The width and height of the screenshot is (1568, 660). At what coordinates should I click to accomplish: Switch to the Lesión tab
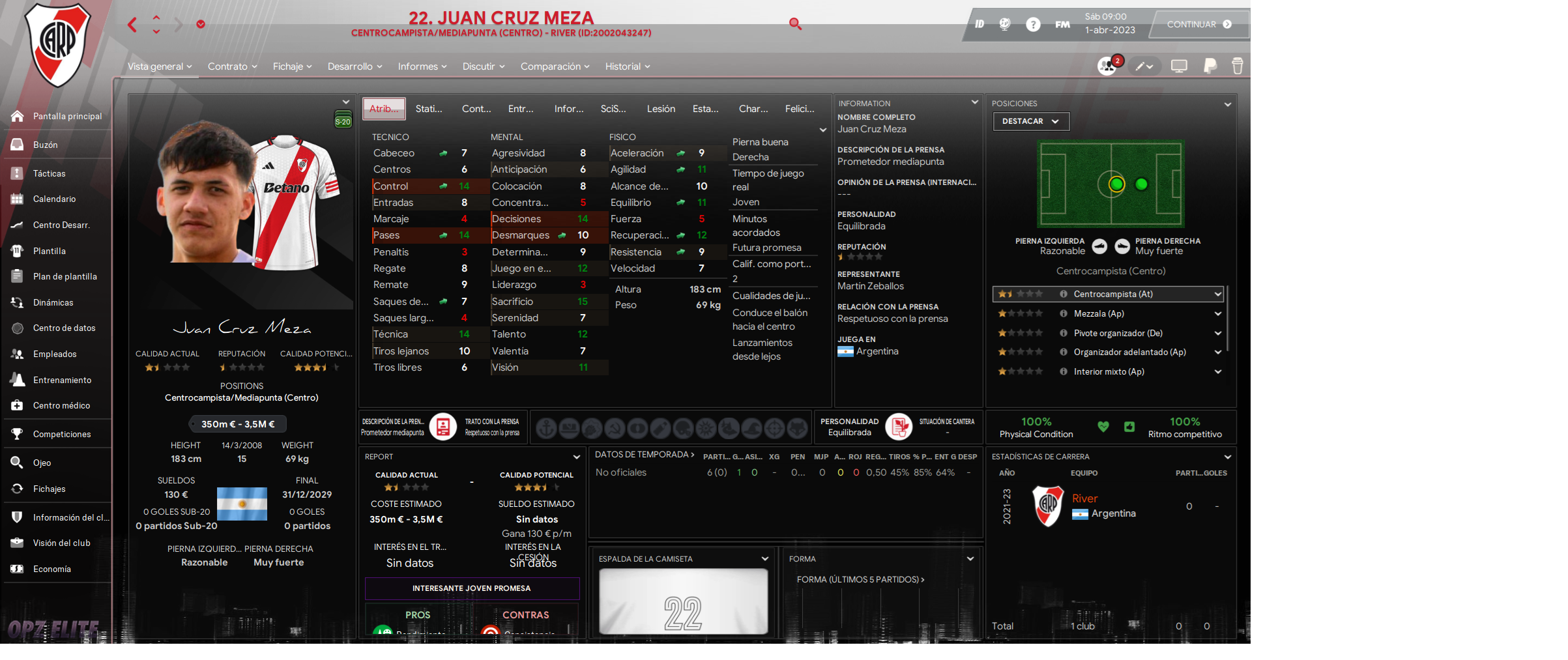tap(661, 109)
